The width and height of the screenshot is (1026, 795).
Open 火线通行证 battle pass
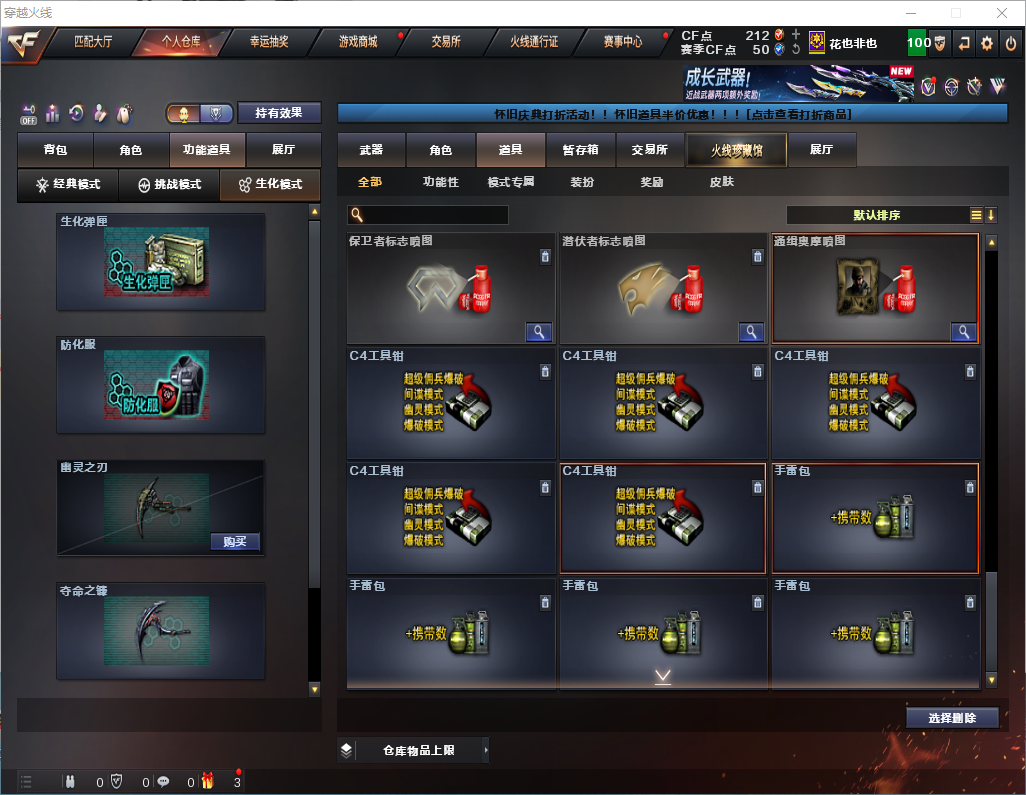534,42
